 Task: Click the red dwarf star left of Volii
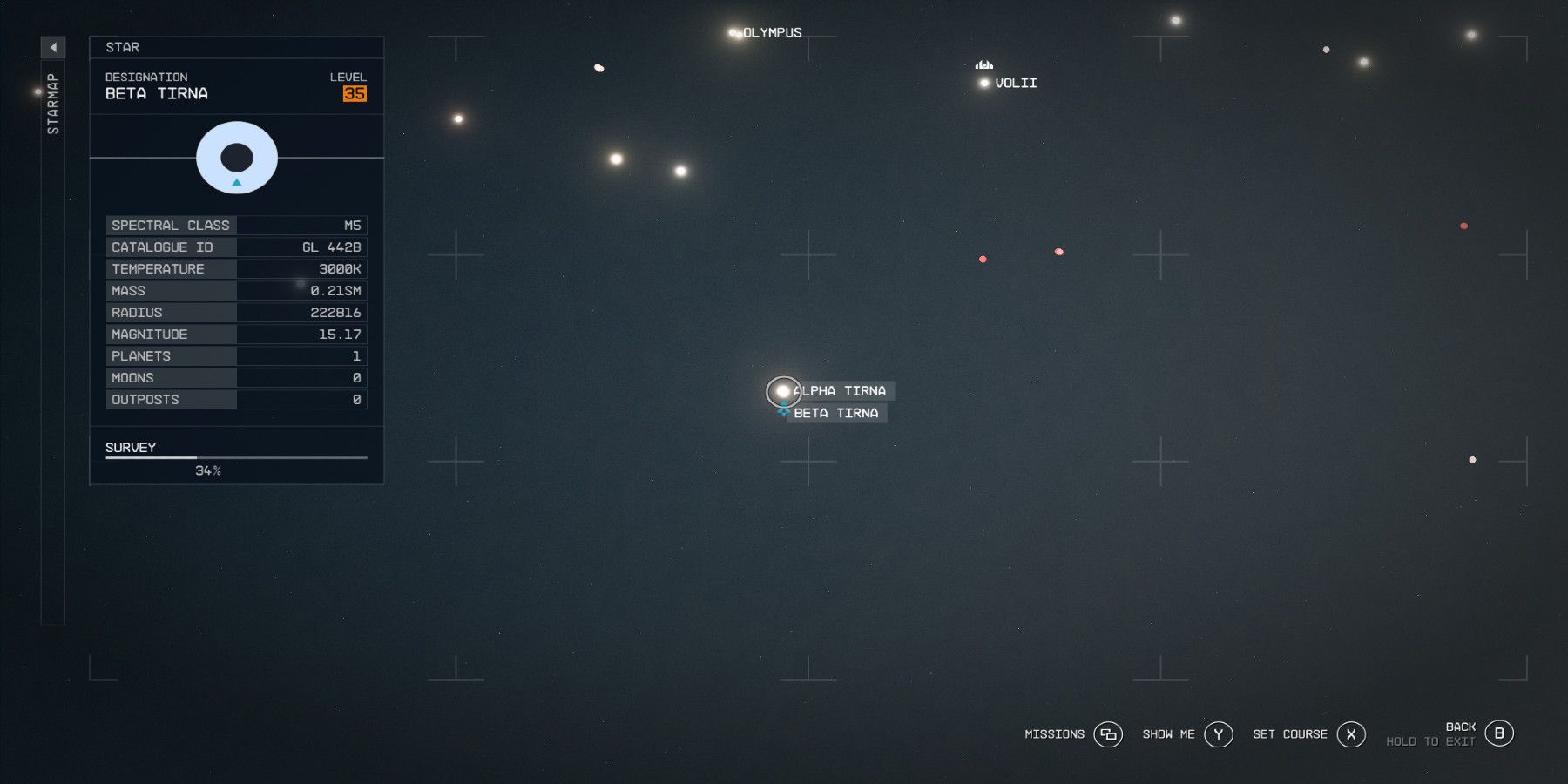click(x=983, y=258)
